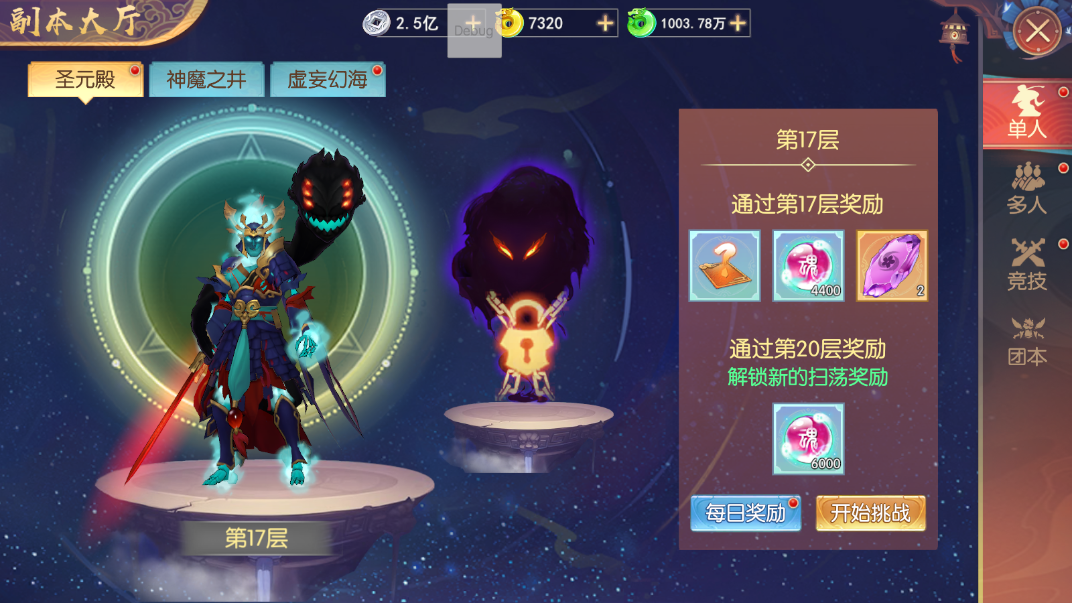Image resolution: width=1072 pixels, height=603 pixels.
Task: View the 6000 soul orb reward
Action: tap(808, 439)
